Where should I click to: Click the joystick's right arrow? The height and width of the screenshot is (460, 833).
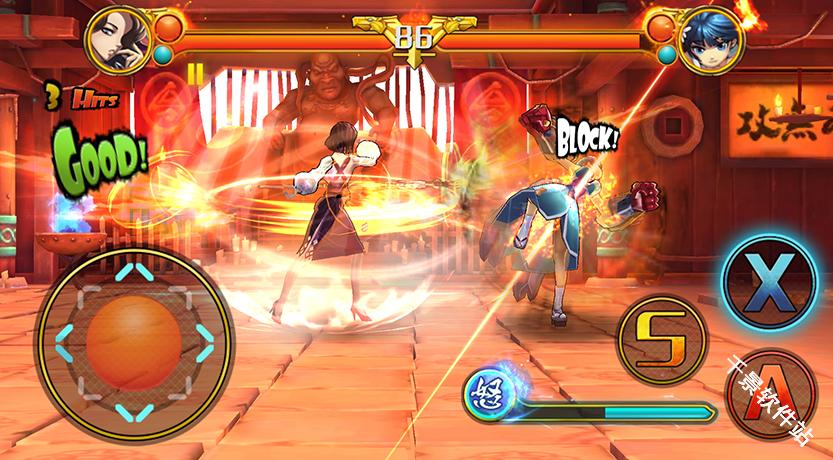coord(204,342)
